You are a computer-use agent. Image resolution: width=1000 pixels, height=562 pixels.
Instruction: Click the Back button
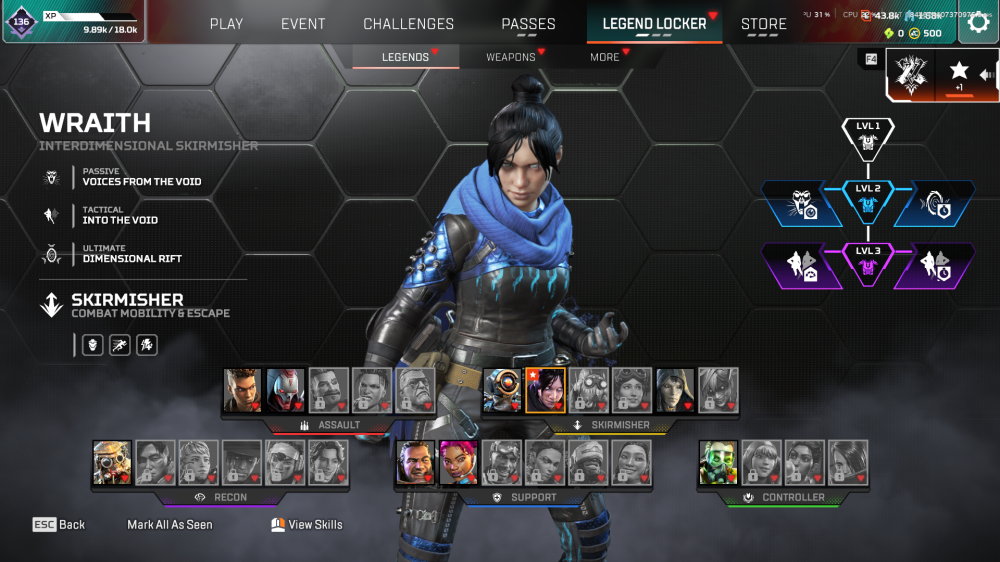pyautogui.click(x=59, y=524)
